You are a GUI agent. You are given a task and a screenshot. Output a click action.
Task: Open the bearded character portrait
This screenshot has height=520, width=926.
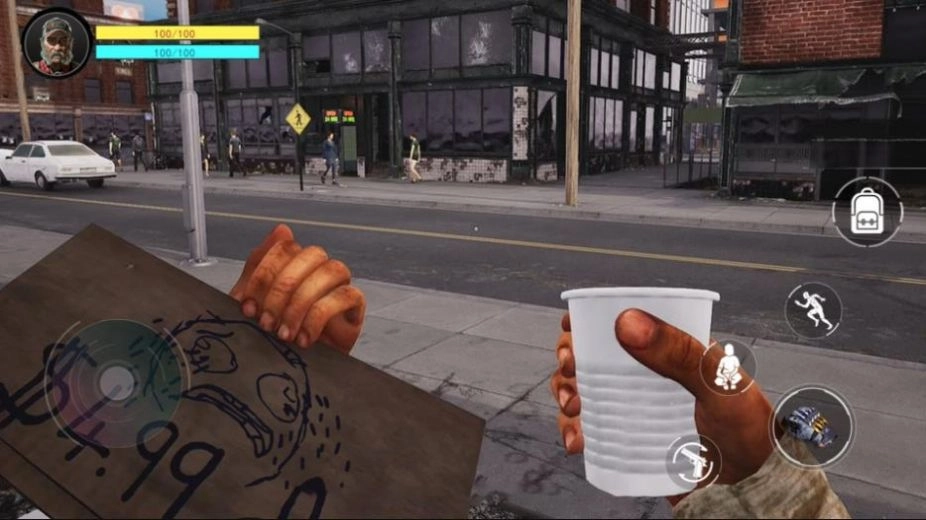[x=57, y=43]
